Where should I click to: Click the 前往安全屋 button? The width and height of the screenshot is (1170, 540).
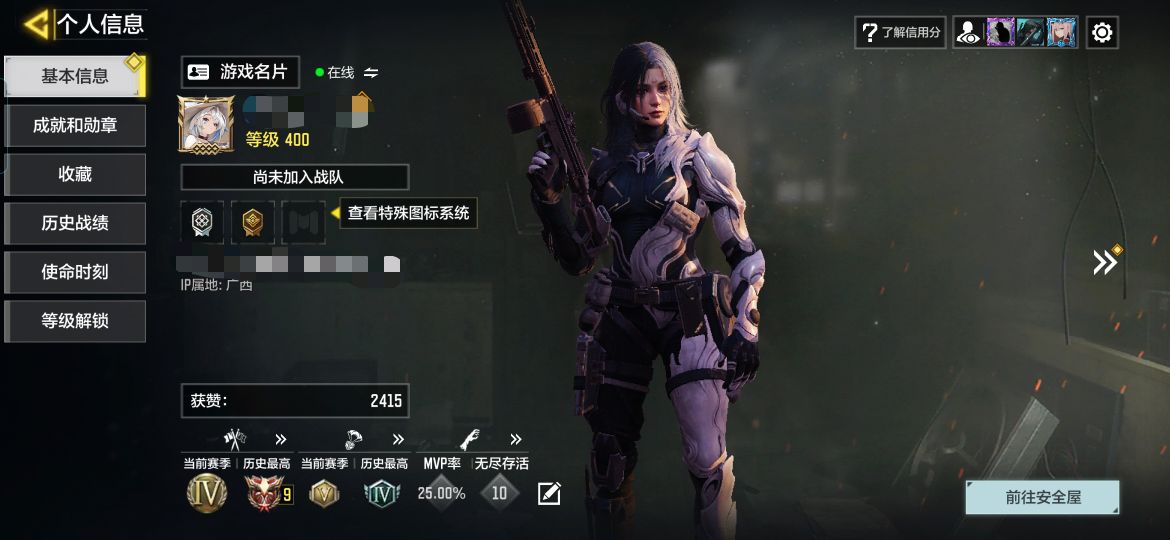1043,497
